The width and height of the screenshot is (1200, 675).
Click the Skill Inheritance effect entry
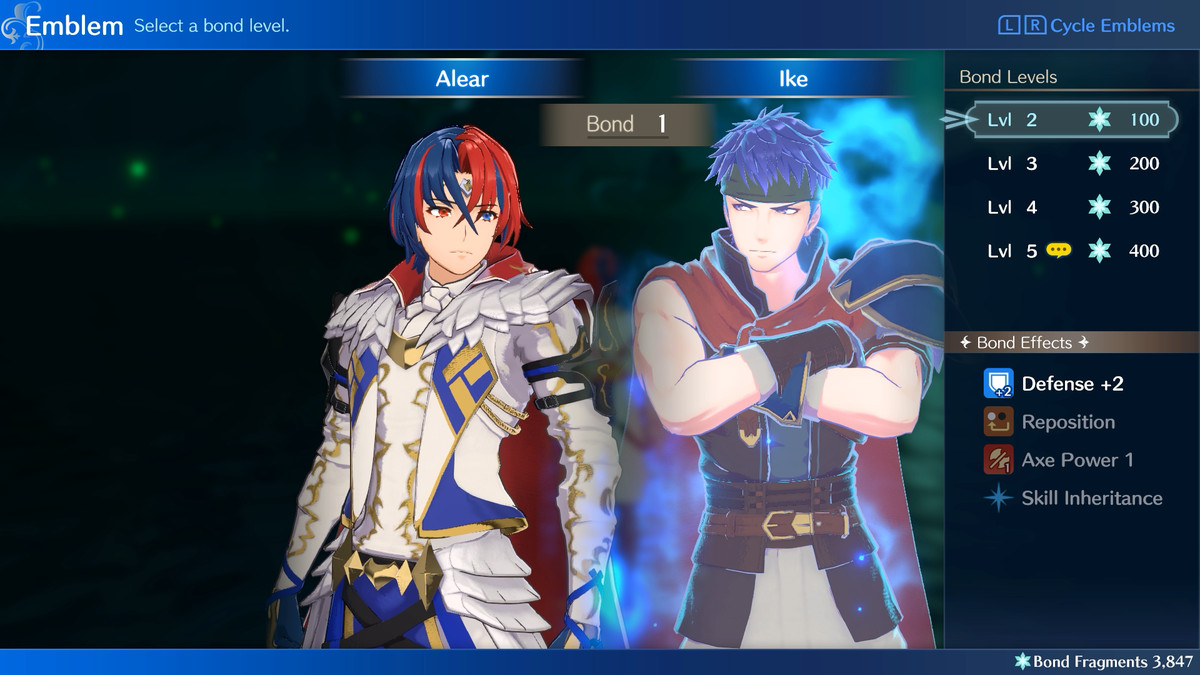coord(1090,498)
